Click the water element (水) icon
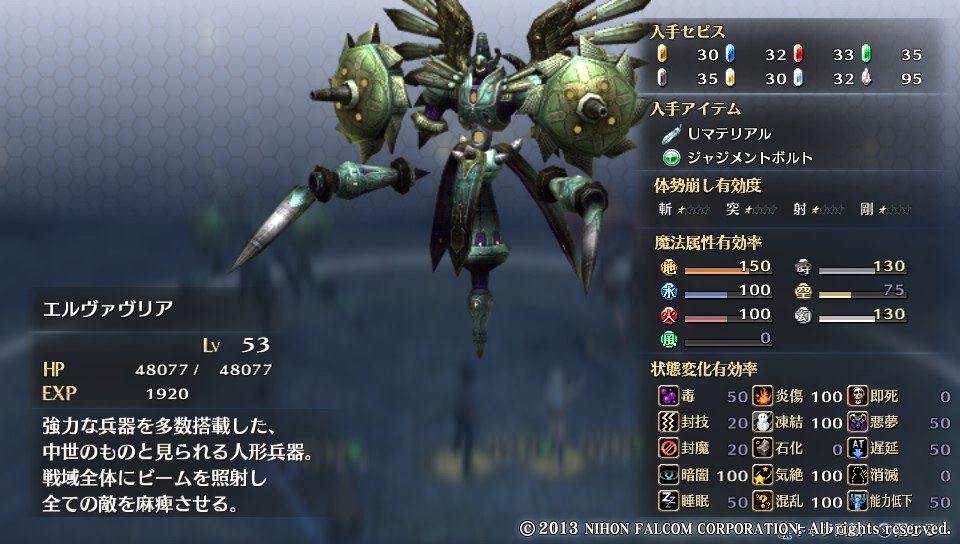960x544 pixels. [x=669, y=291]
